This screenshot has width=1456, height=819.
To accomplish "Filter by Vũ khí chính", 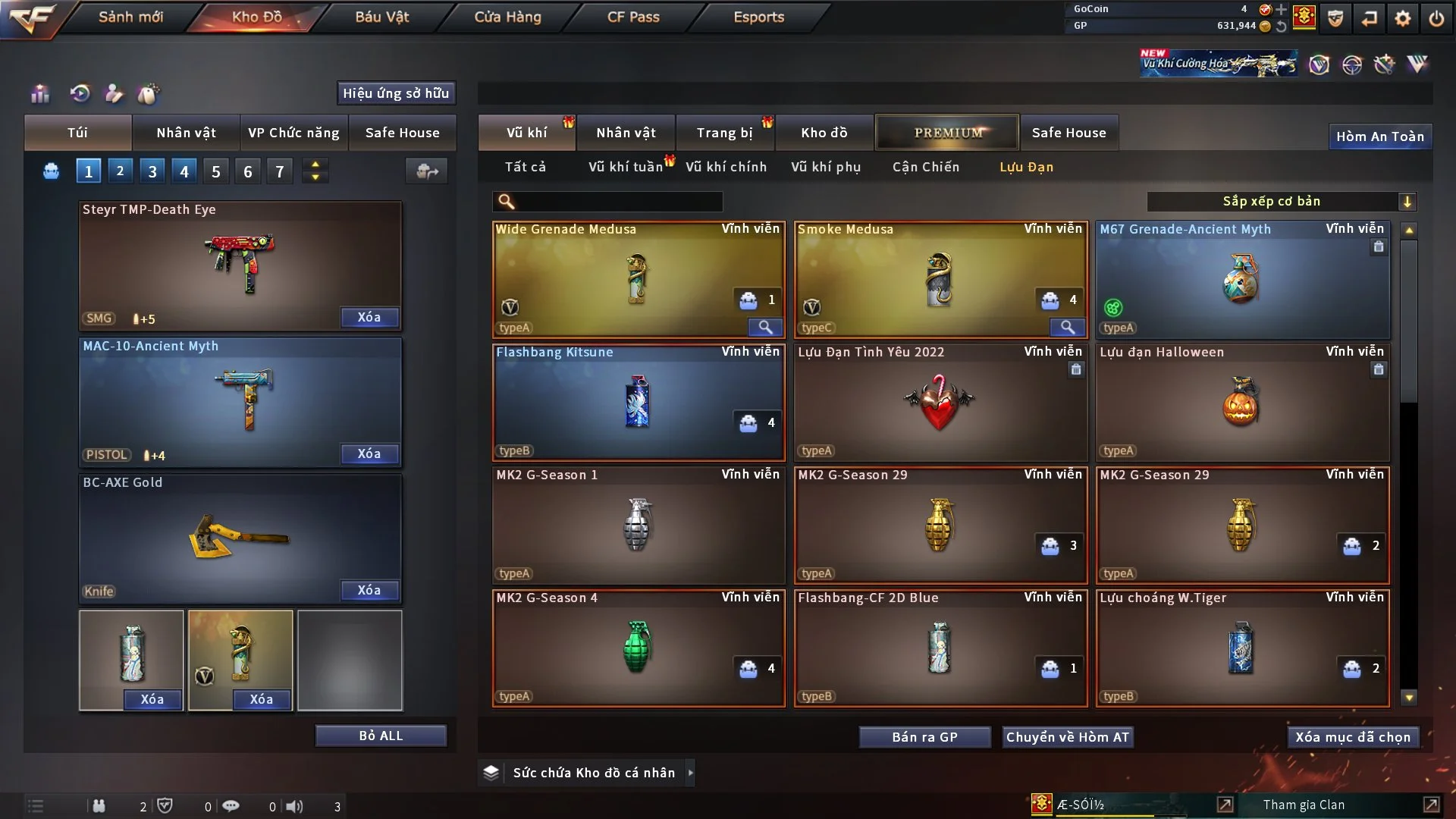I will pyautogui.click(x=726, y=167).
